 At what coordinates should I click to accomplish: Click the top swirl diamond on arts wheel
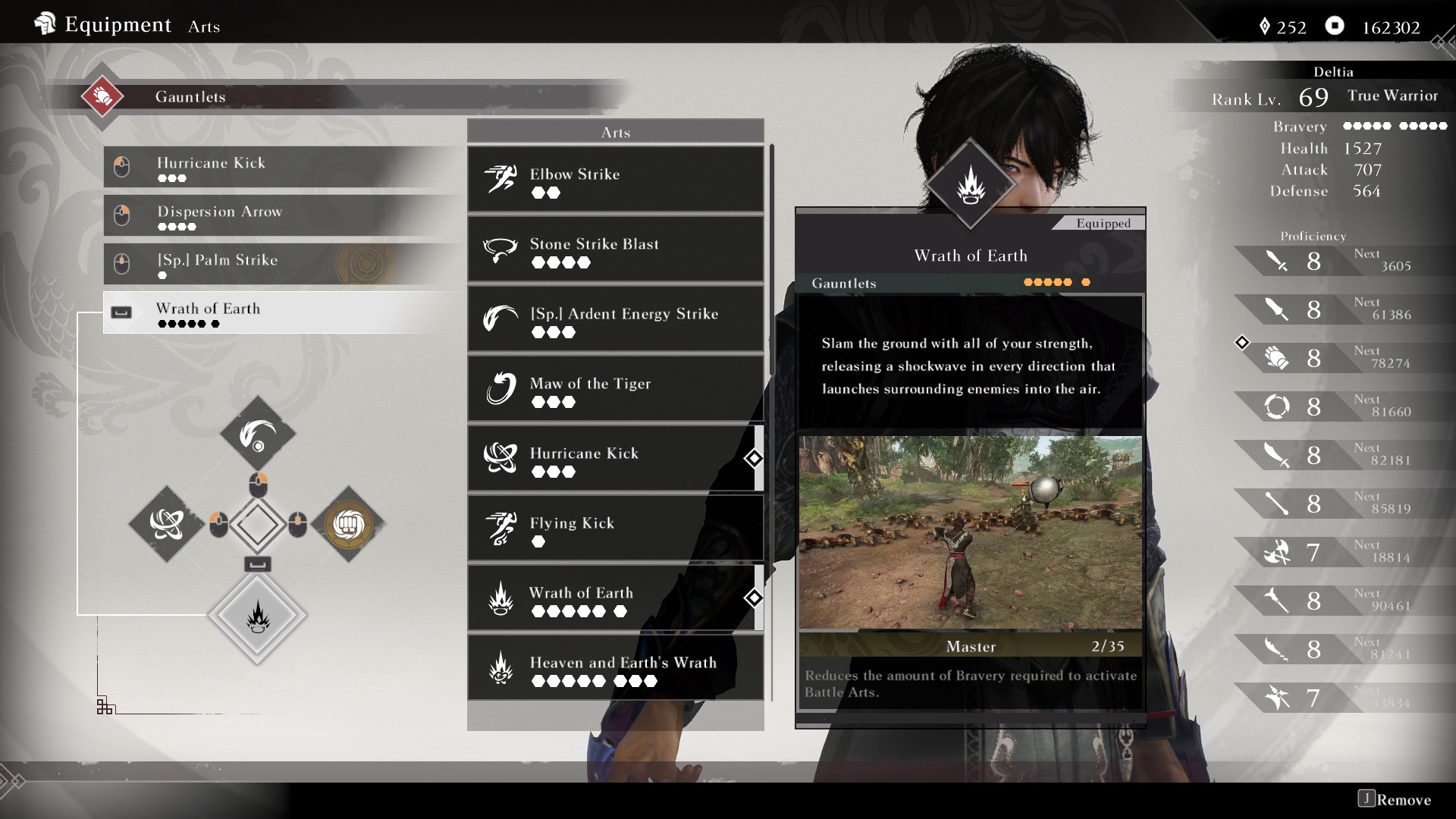[x=258, y=435]
